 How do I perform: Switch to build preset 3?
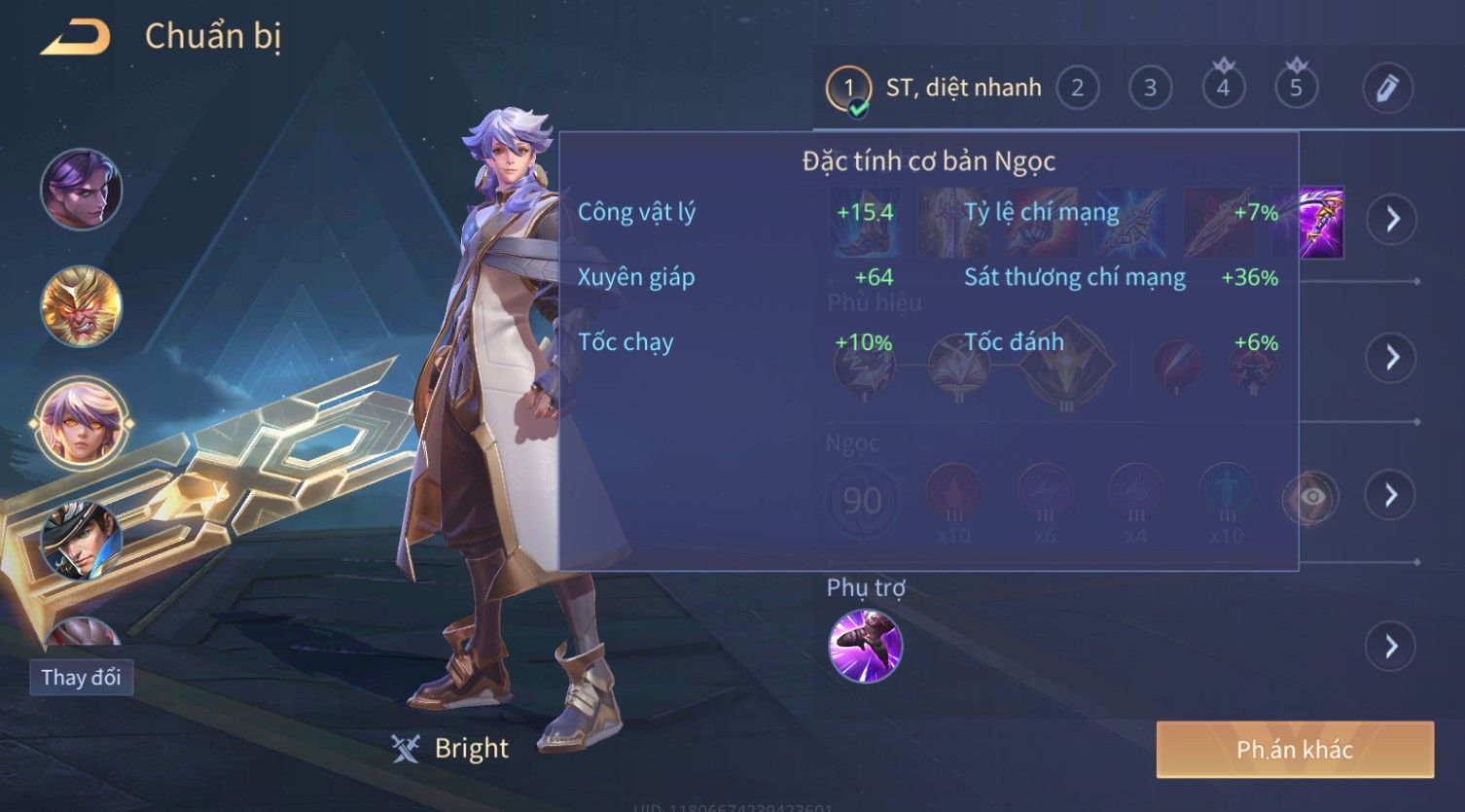(1150, 88)
